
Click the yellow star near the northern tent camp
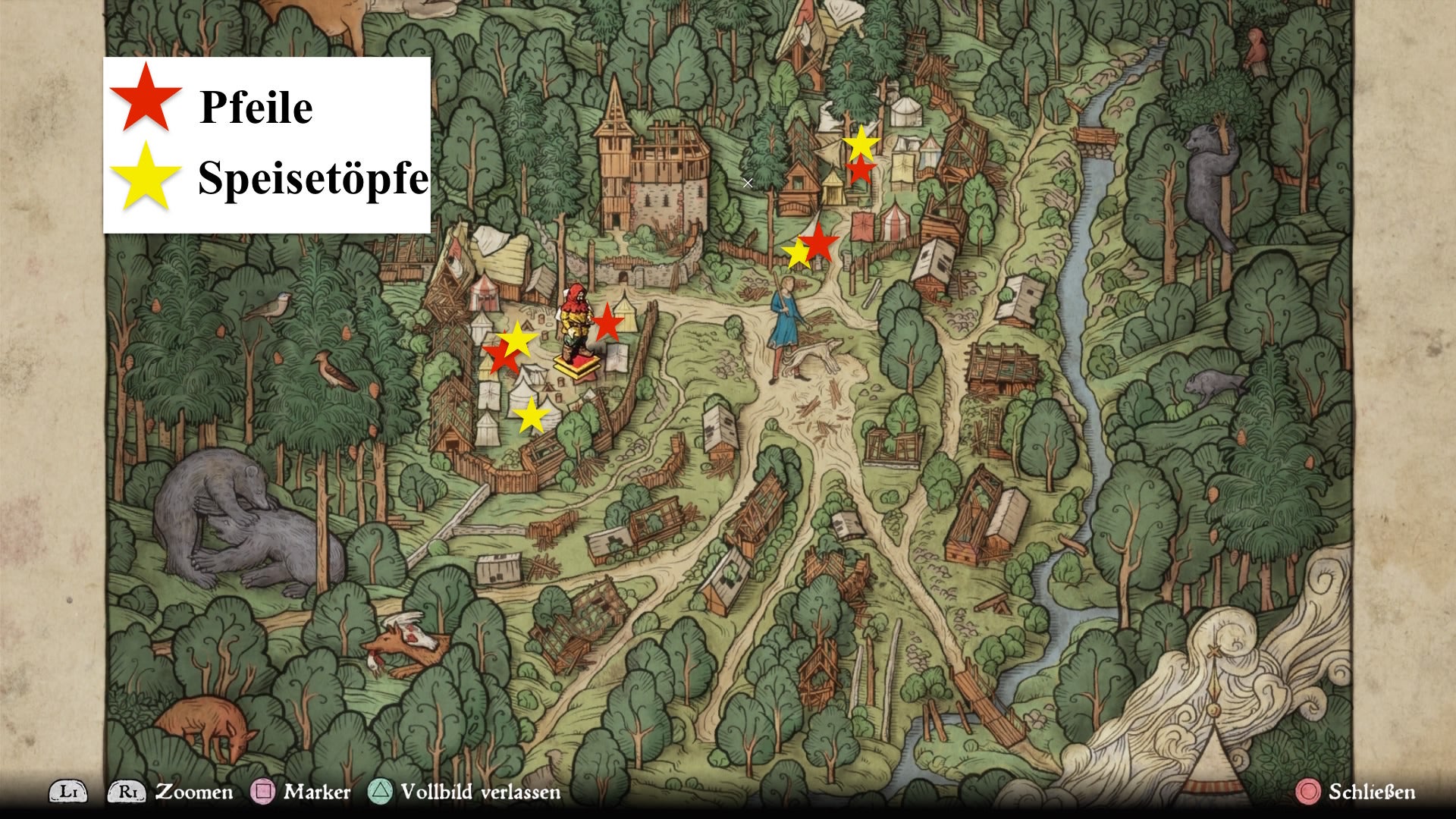click(862, 144)
